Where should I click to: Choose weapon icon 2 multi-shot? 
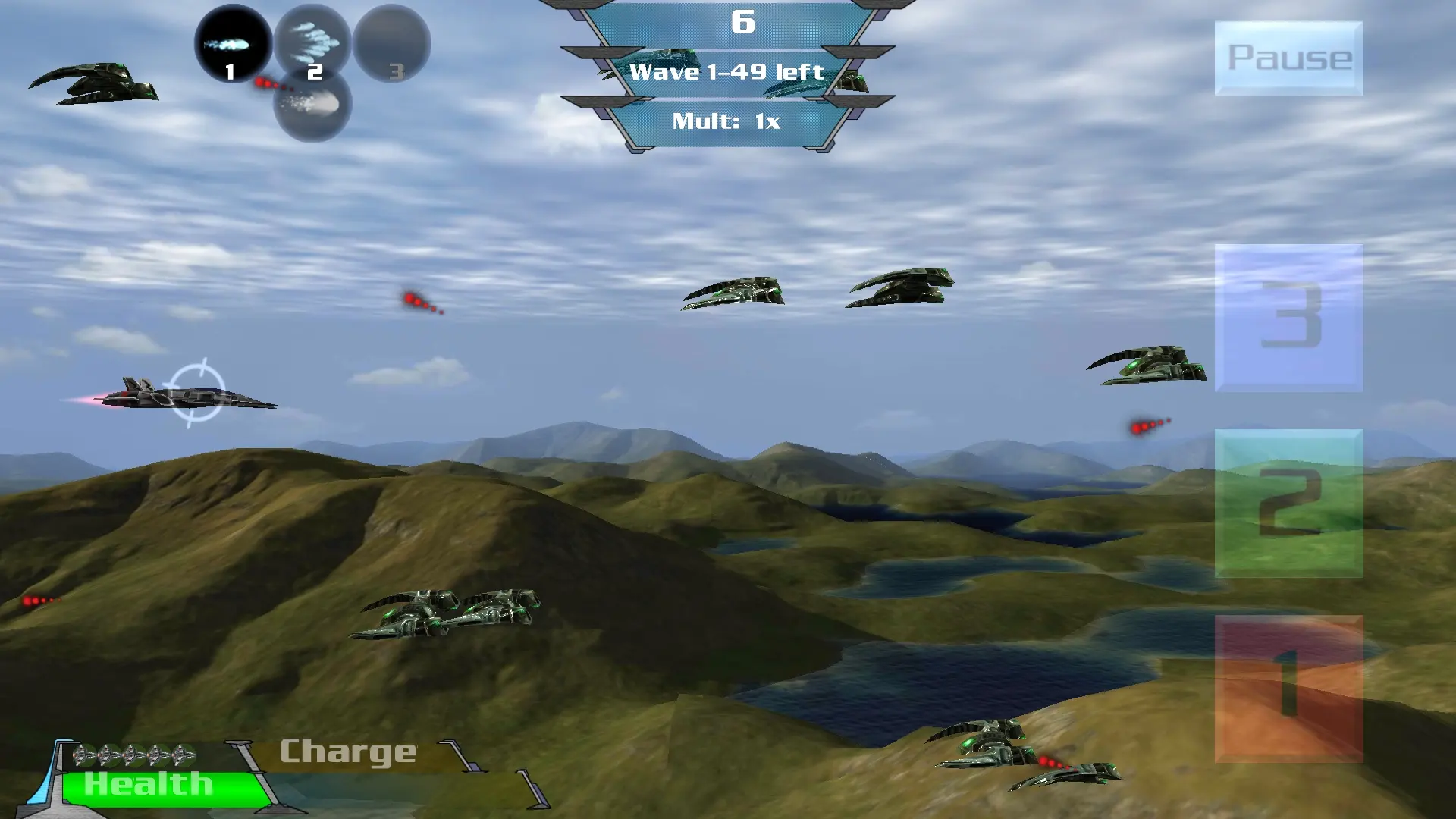pyautogui.click(x=312, y=42)
